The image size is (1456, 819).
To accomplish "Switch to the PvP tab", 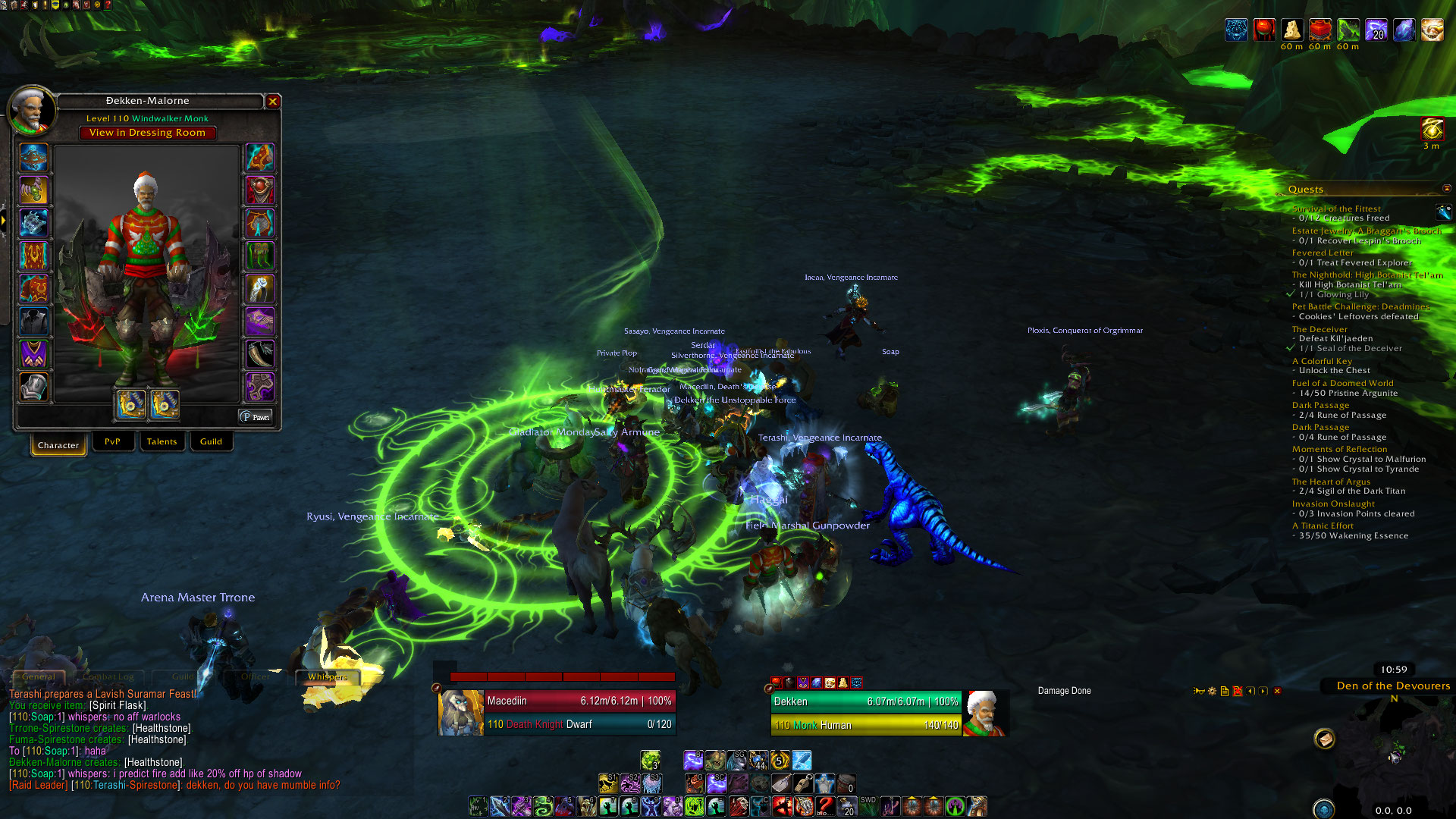I will [112, 441].
